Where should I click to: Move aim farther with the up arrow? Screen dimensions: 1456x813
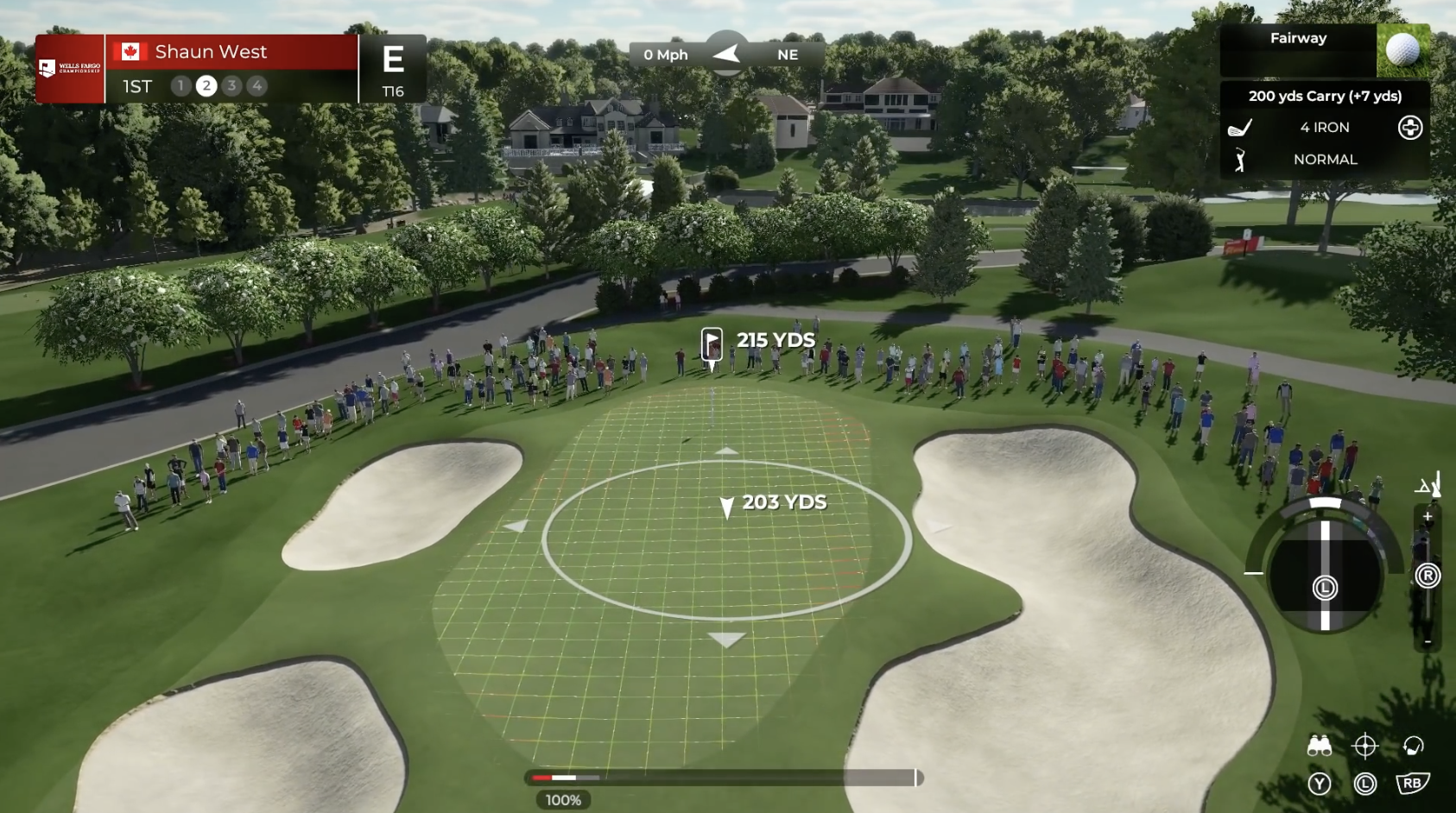pos(726,451)
